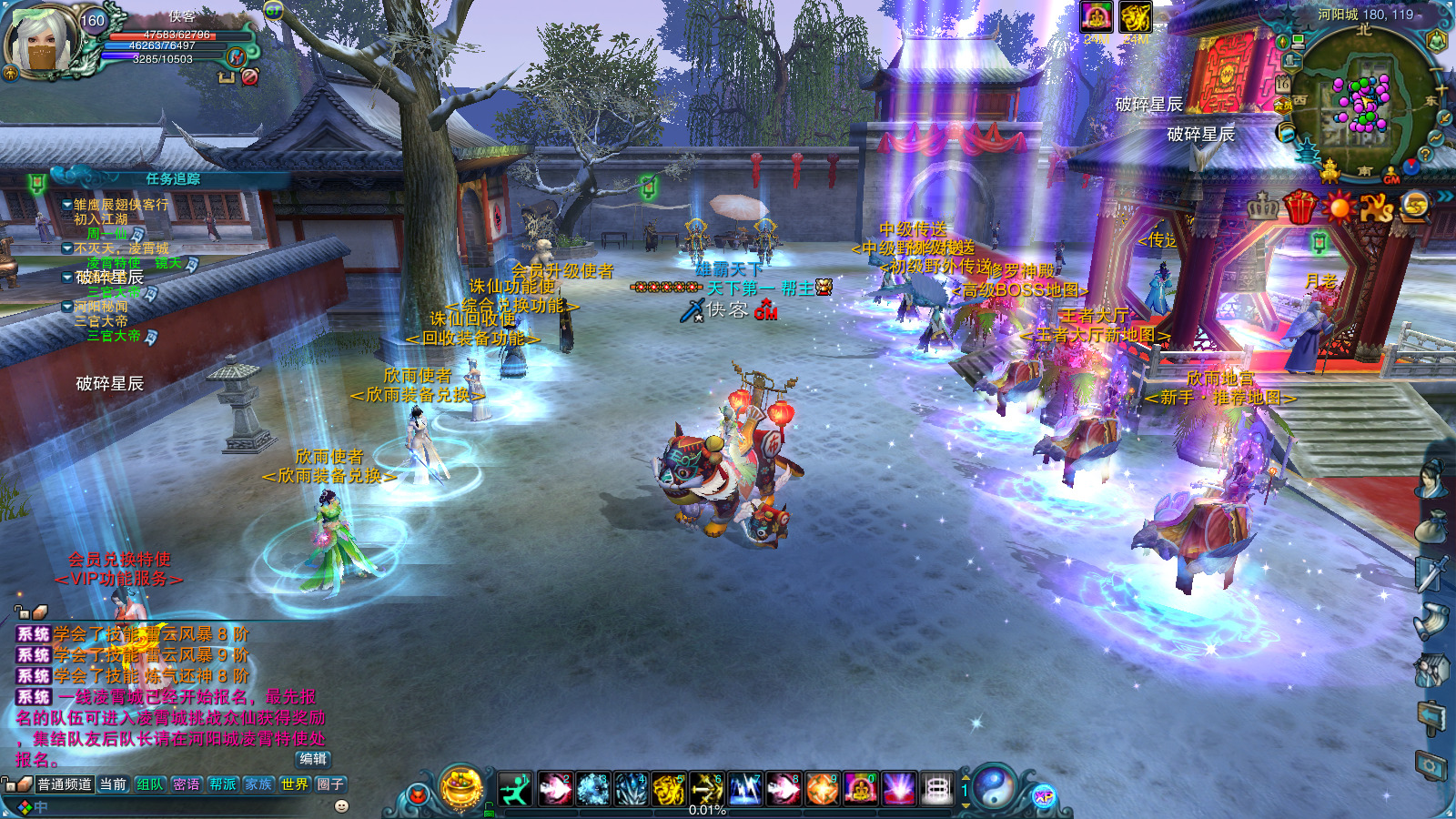Viewport: 1456px width, 819px height.
Task: Select the 三官大帝 quest tracker entry
Action: click(114, 336)
